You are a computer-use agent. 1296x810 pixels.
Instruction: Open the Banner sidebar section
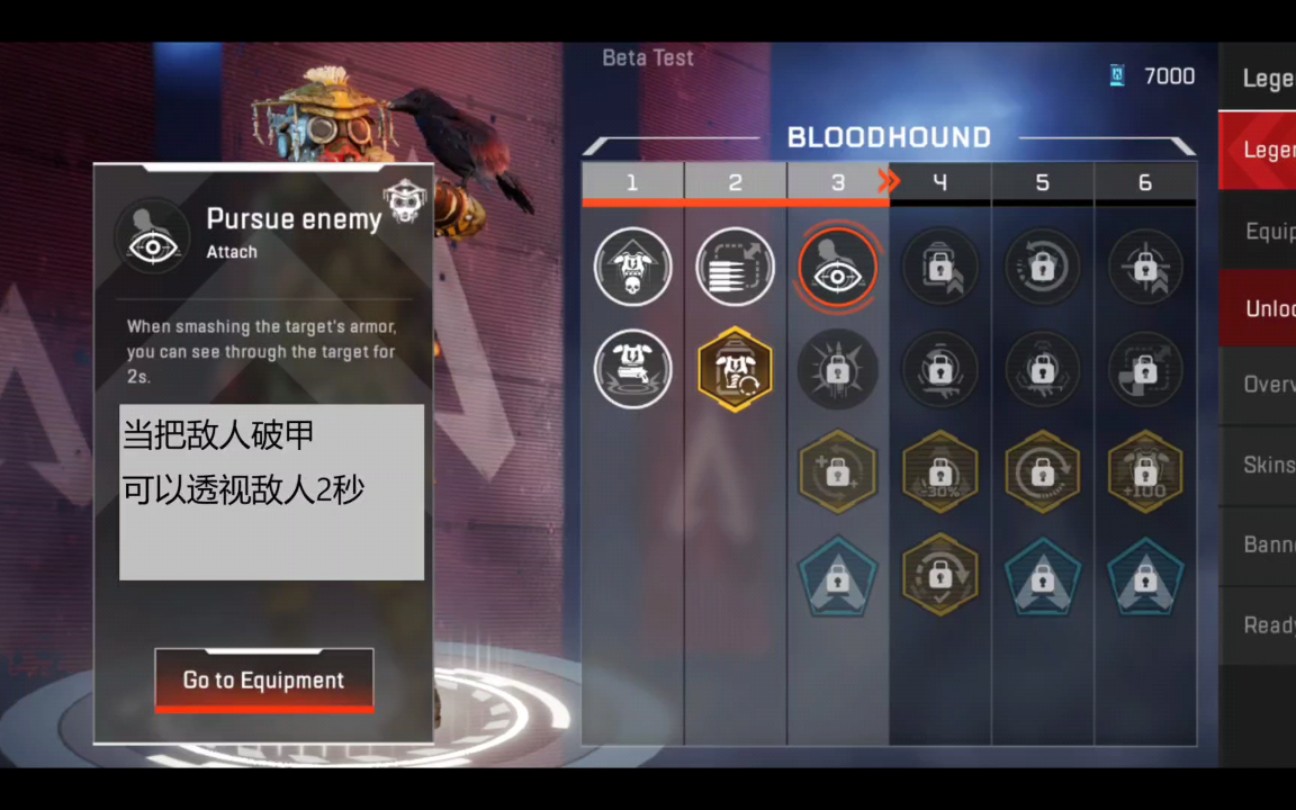click(1262, 543)
